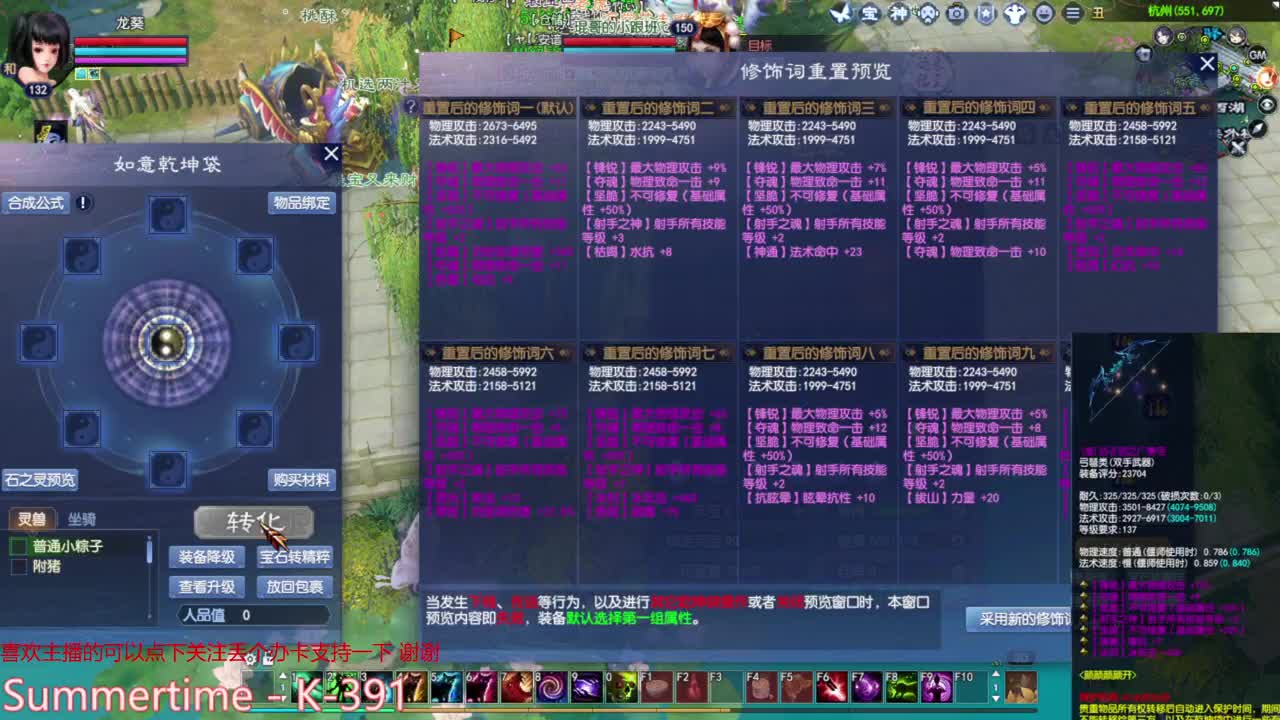Image resolution: width=1280 pixels, height=720 pixels.
Task: Select the 神 deity icon in the top bar
Action: pyautogui.click(x=898, y=13)
